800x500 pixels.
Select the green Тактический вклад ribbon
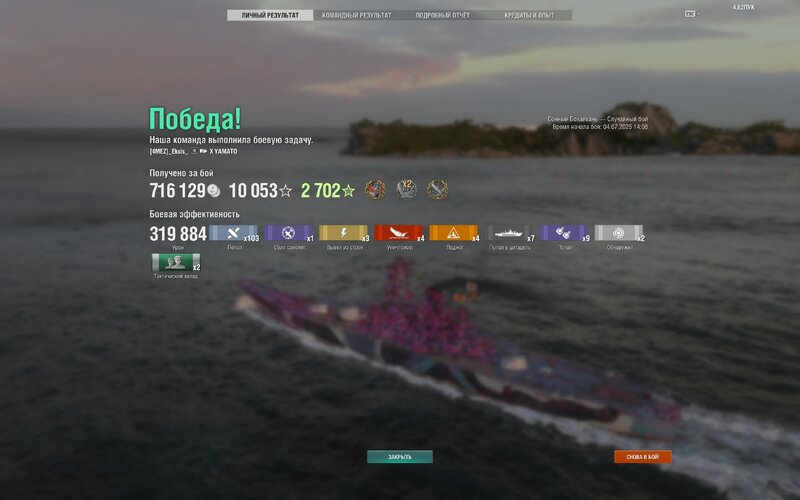pyautogui.click(x=176, y=263)
